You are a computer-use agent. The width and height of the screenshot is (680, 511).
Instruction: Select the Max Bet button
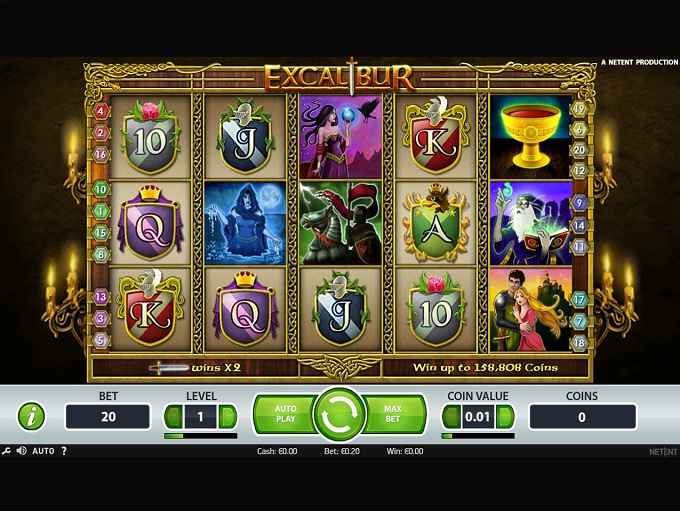(x=393, y=415)
